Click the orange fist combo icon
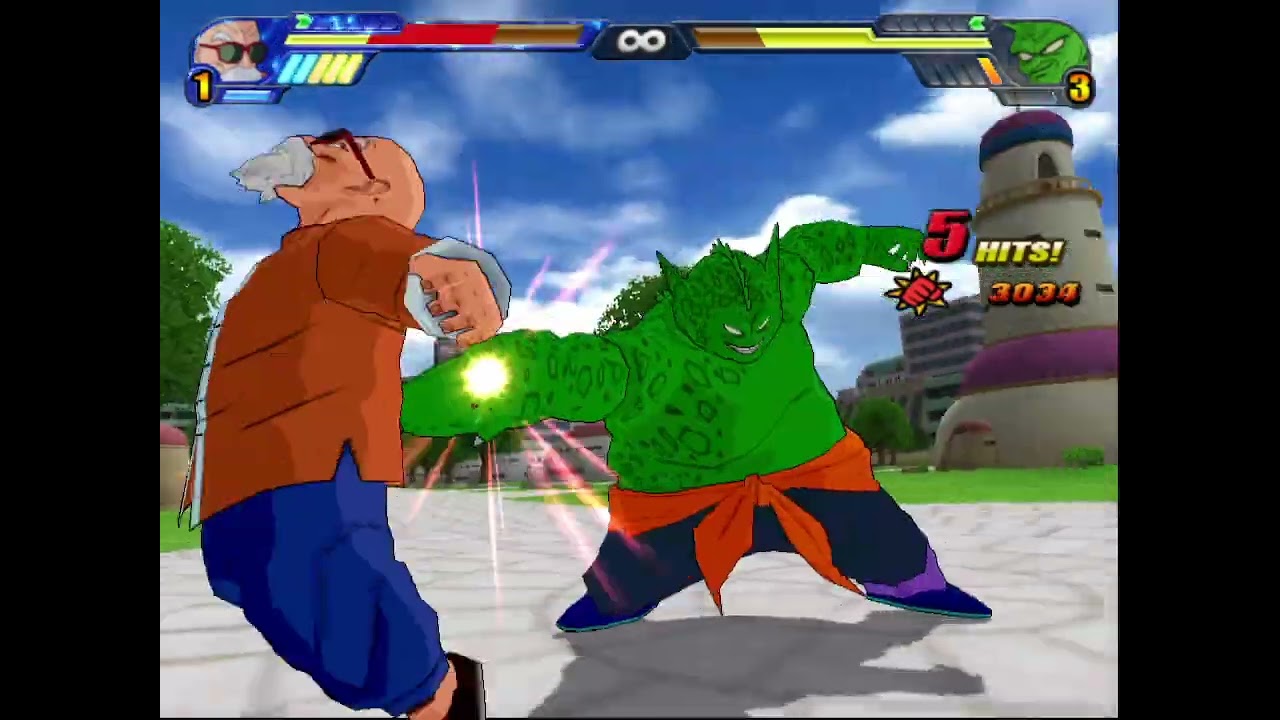Image resolution: width=1280 pixels, height=720 pixels. point(922,292)
